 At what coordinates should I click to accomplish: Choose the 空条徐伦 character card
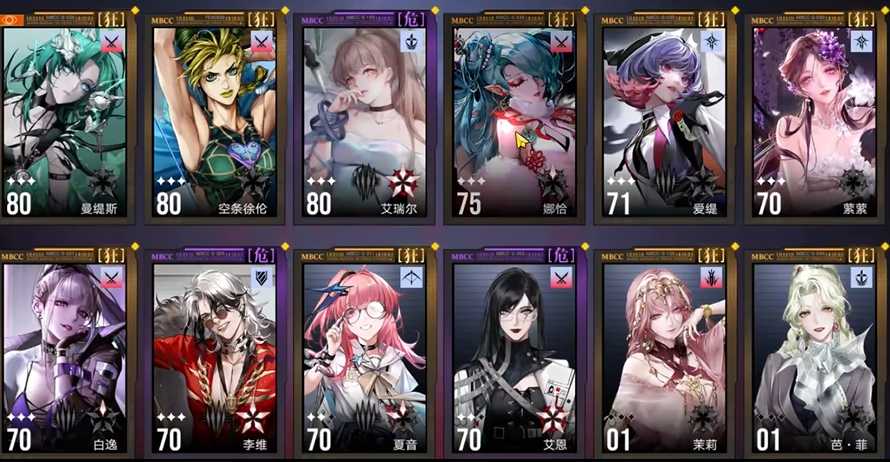[216, 120]
